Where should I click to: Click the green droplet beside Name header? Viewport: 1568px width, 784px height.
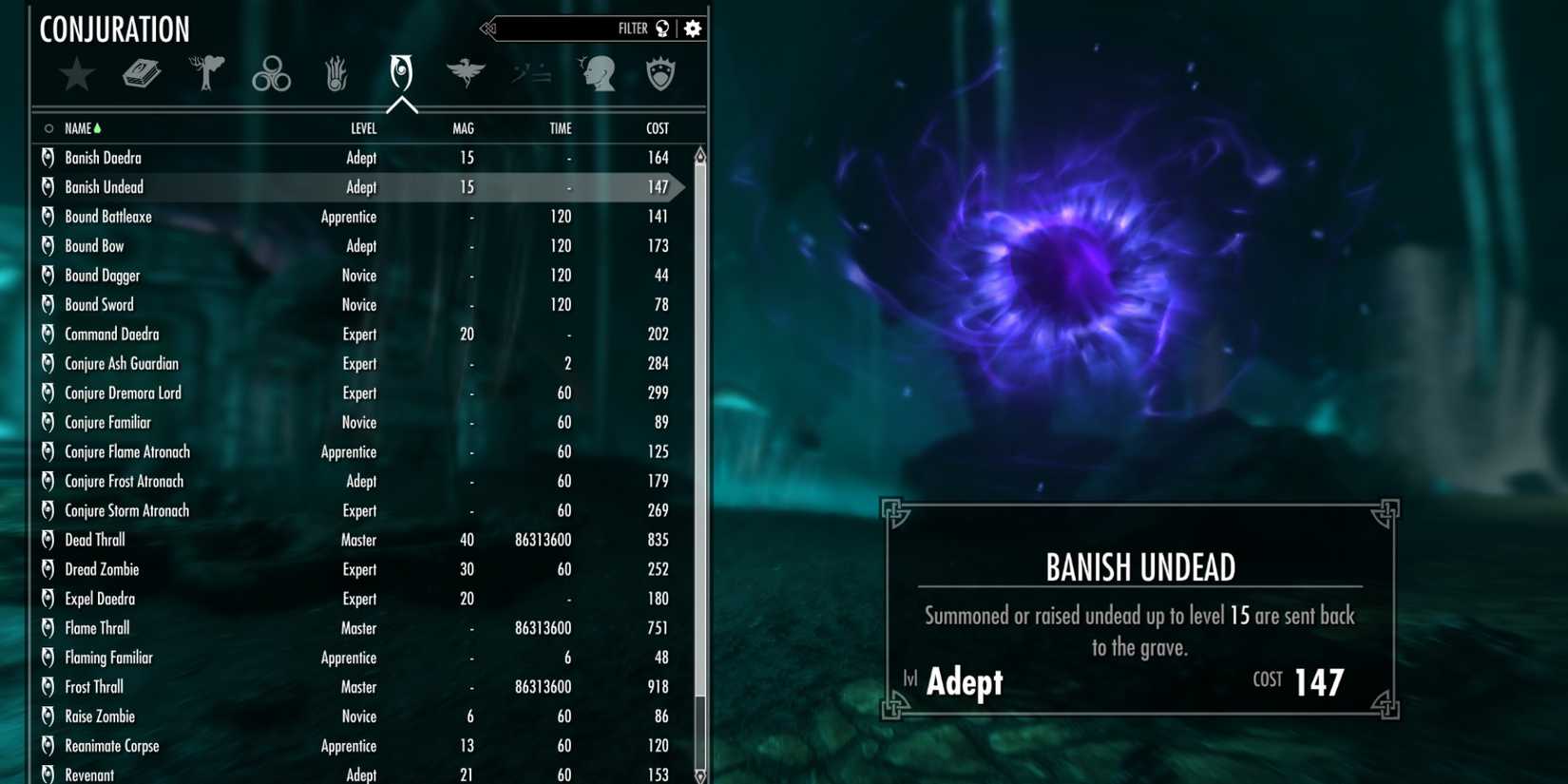98,126
